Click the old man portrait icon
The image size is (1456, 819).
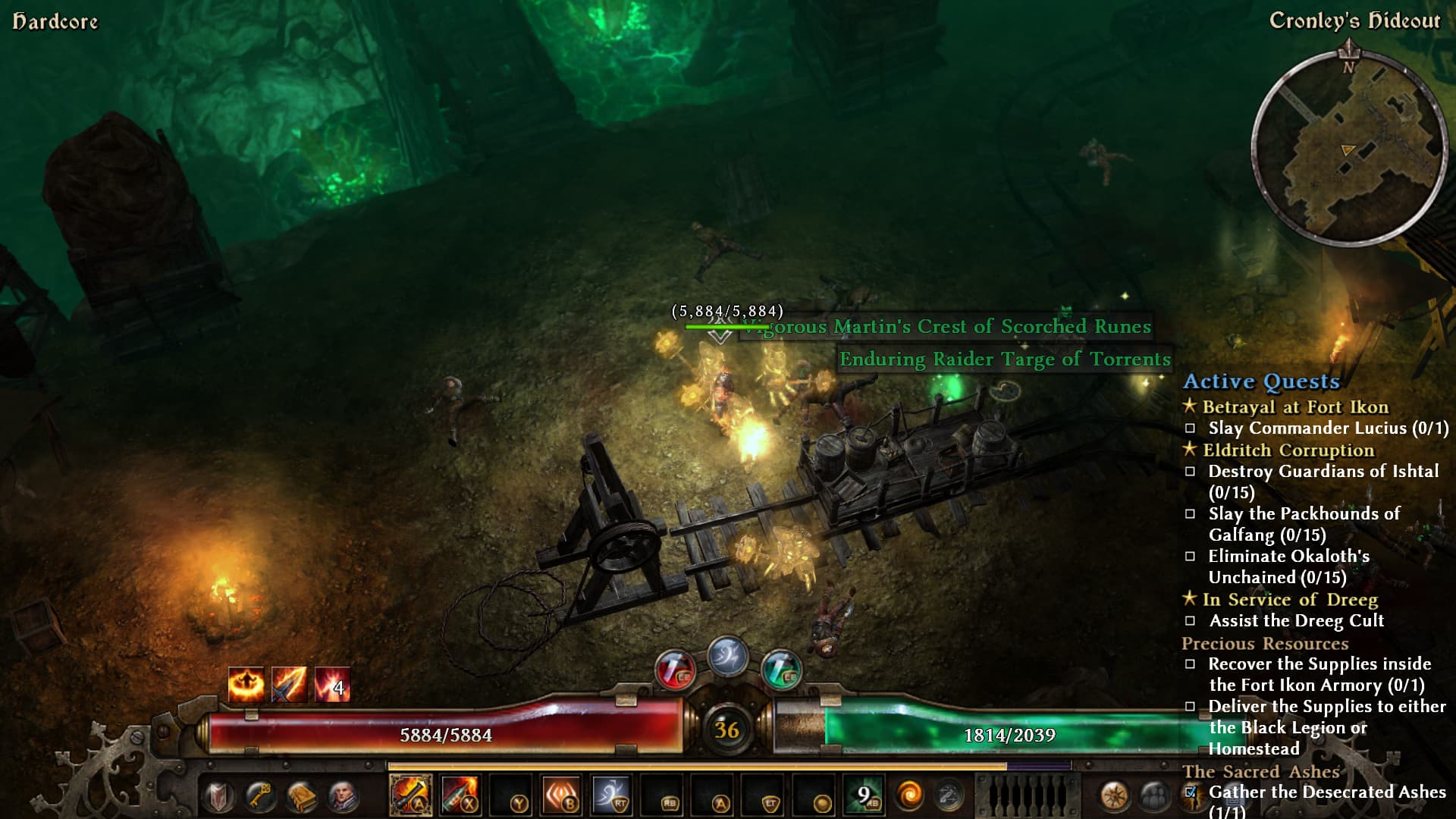(343, 797)
